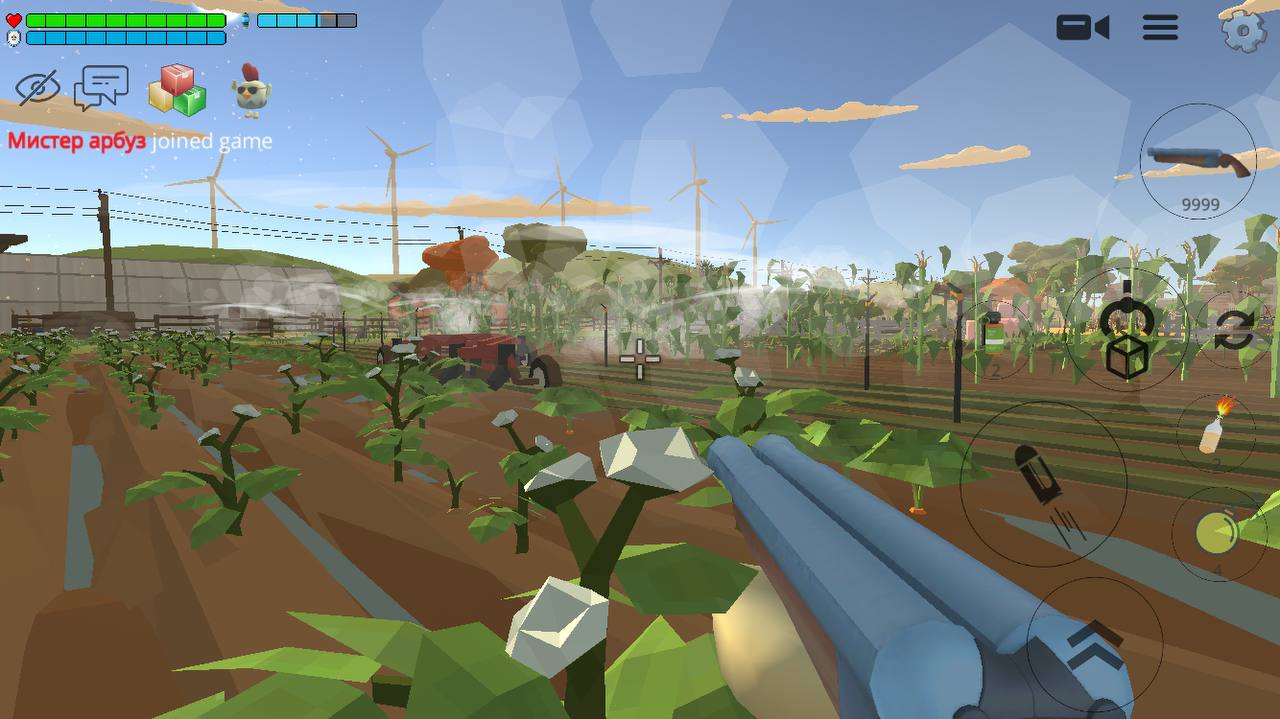Throw the Molotov cocktail
This screenshot has height=719, width=1280.
[1215, 430]
